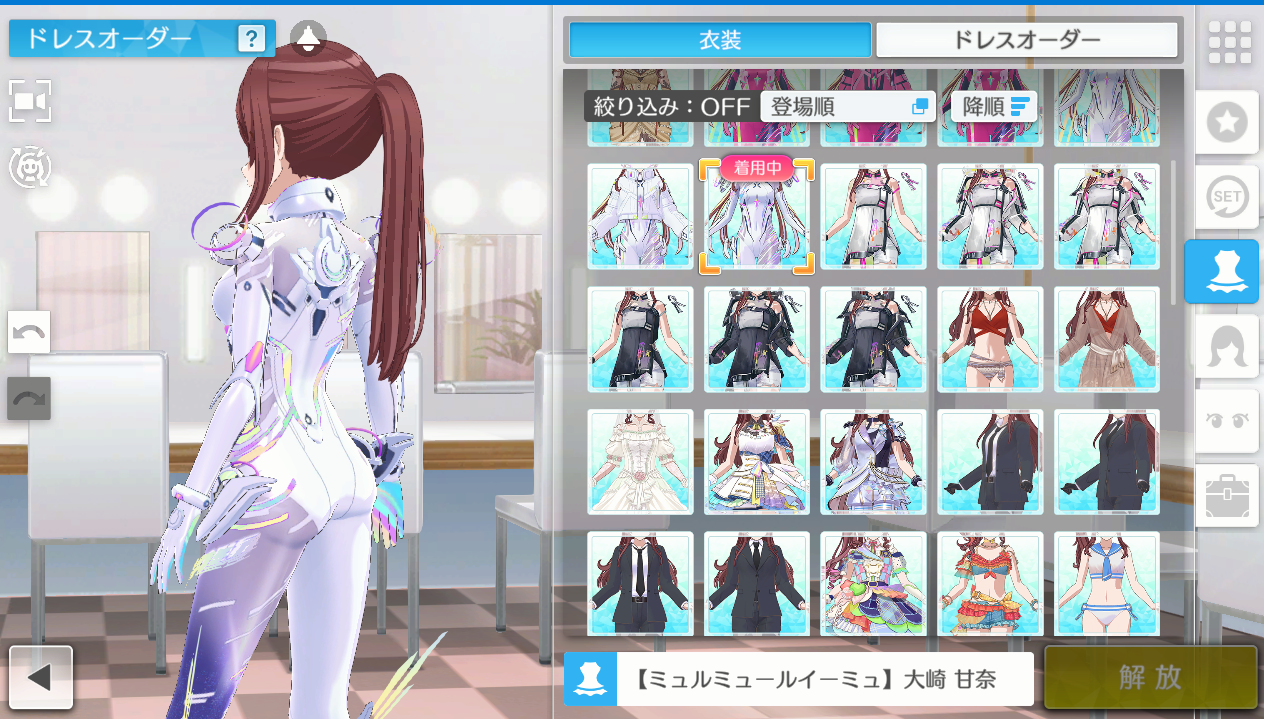1264x719 pixels.
Task: Go back with the left arrow button
Action: tap(41, 677)
